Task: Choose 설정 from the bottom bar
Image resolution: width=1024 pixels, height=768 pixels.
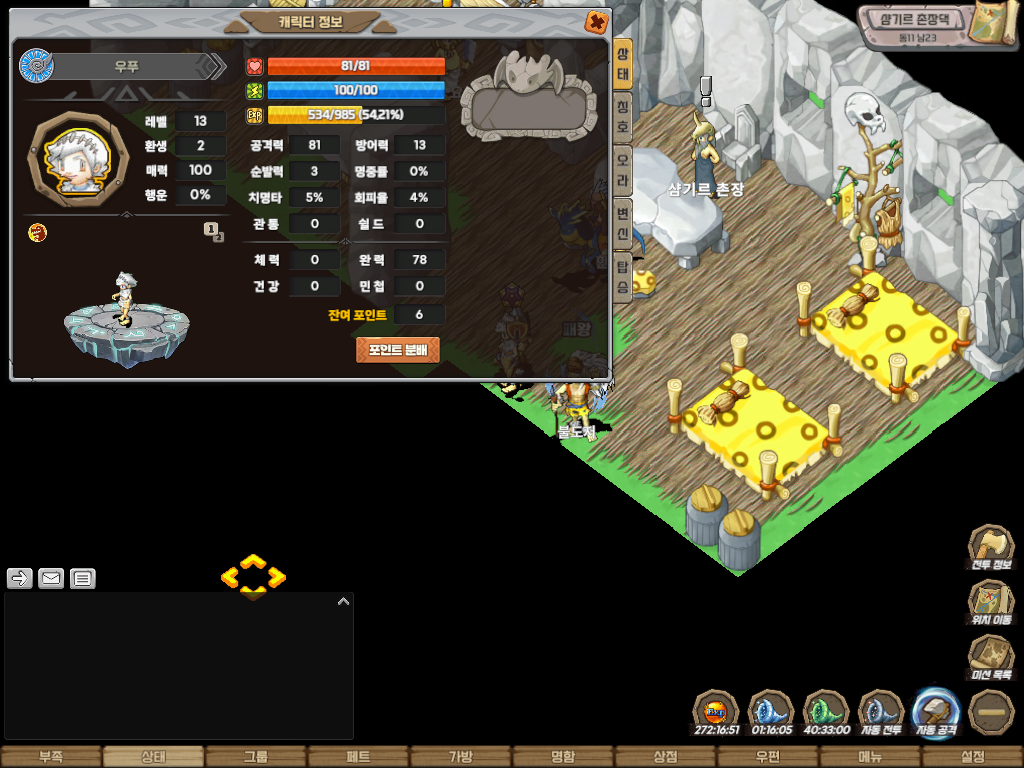Action: pos(972,757)
